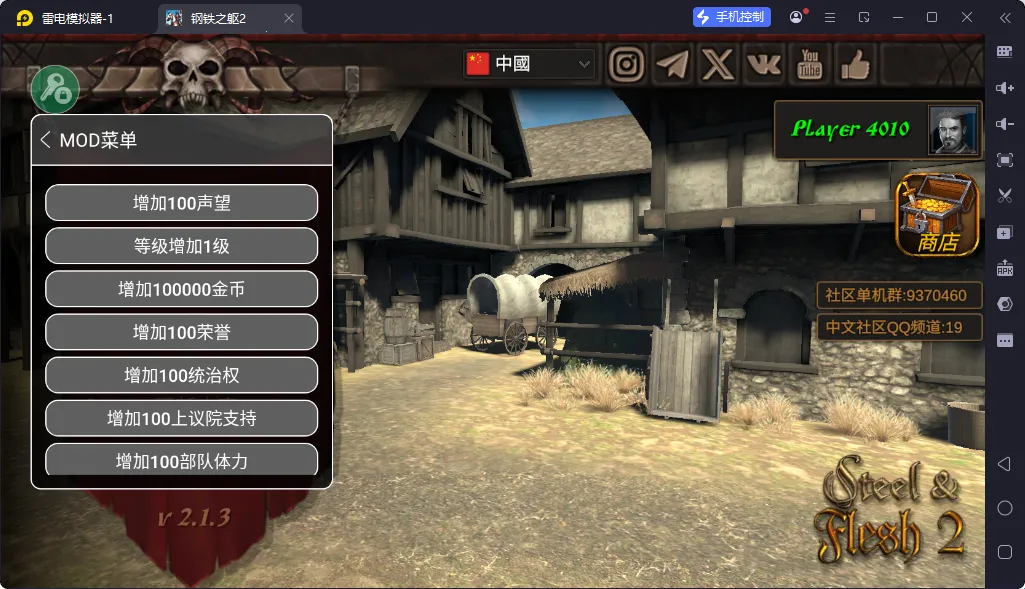Viewport: 1025px width, 589px height.
Task: Open the 中國 language dropdown
Action: 529,64
